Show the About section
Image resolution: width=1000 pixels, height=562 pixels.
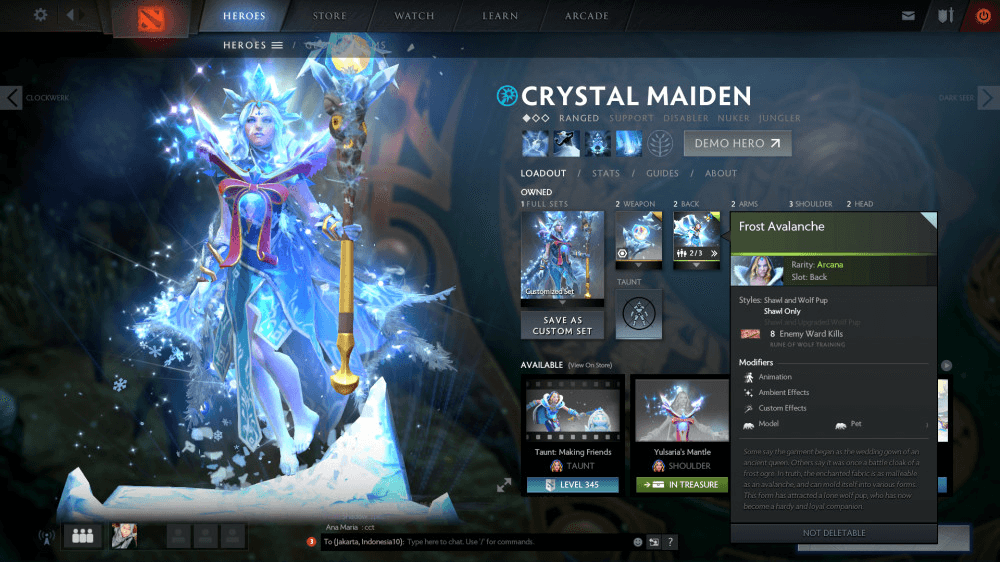click(721, 173)
